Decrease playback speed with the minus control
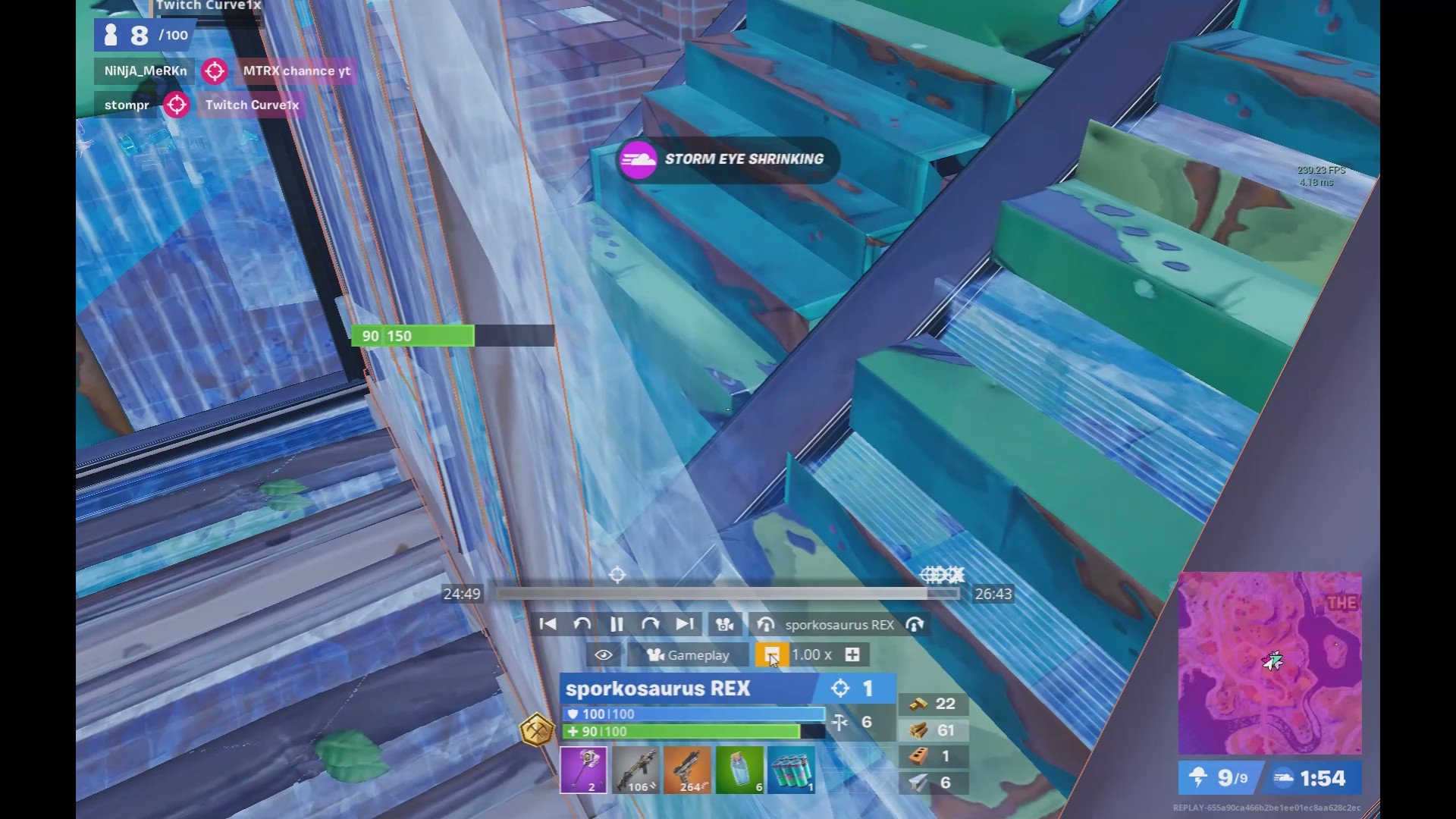 point(772,654)
